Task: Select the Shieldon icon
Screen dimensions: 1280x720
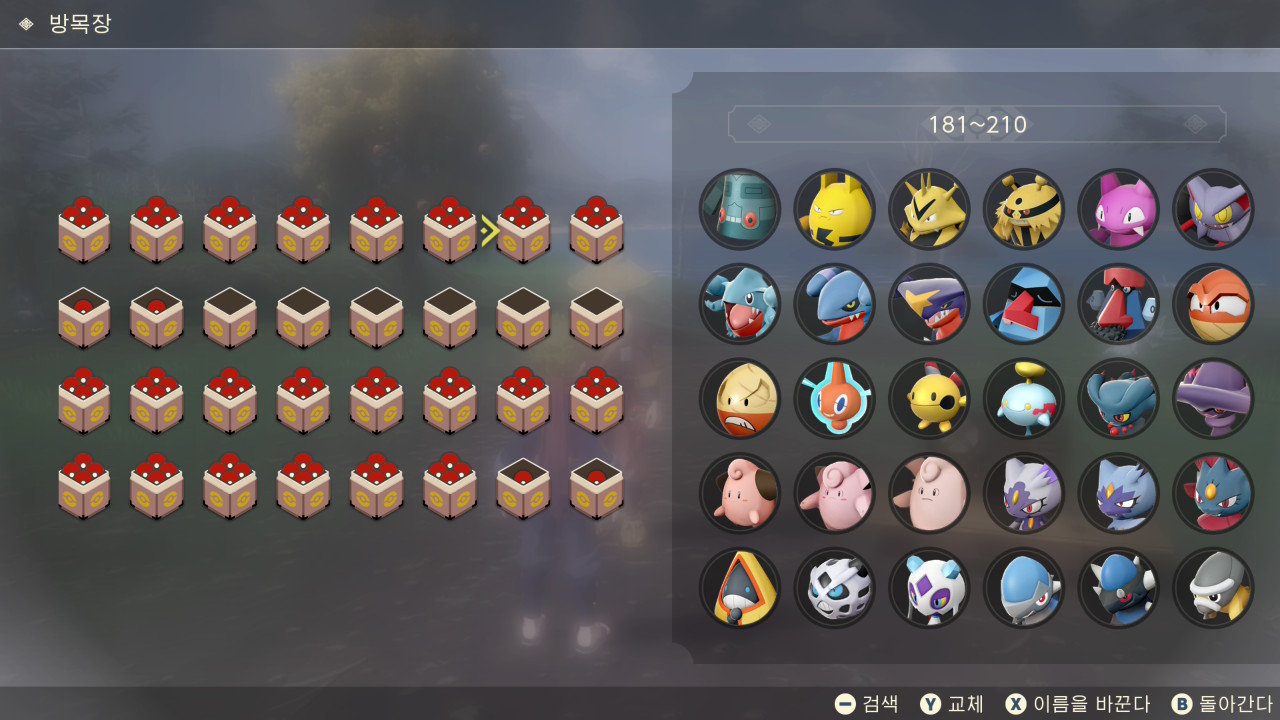Action: click(x=1213, y=588)
